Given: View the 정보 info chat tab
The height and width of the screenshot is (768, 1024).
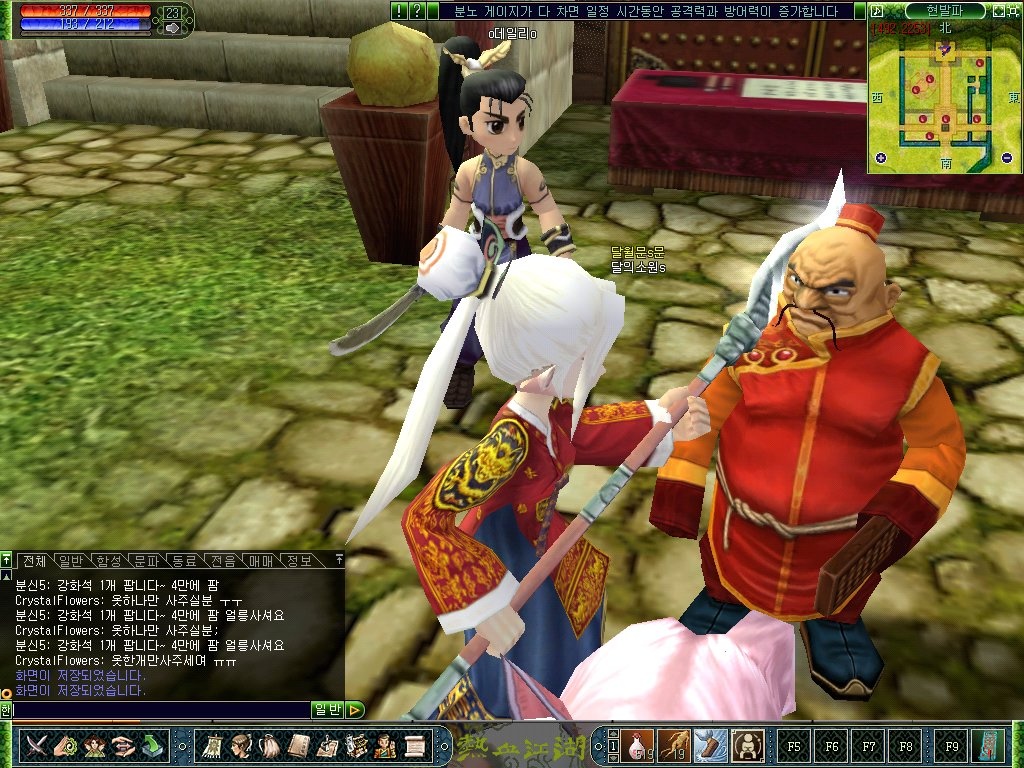Looking at the screenshot, I should point(298,560).
